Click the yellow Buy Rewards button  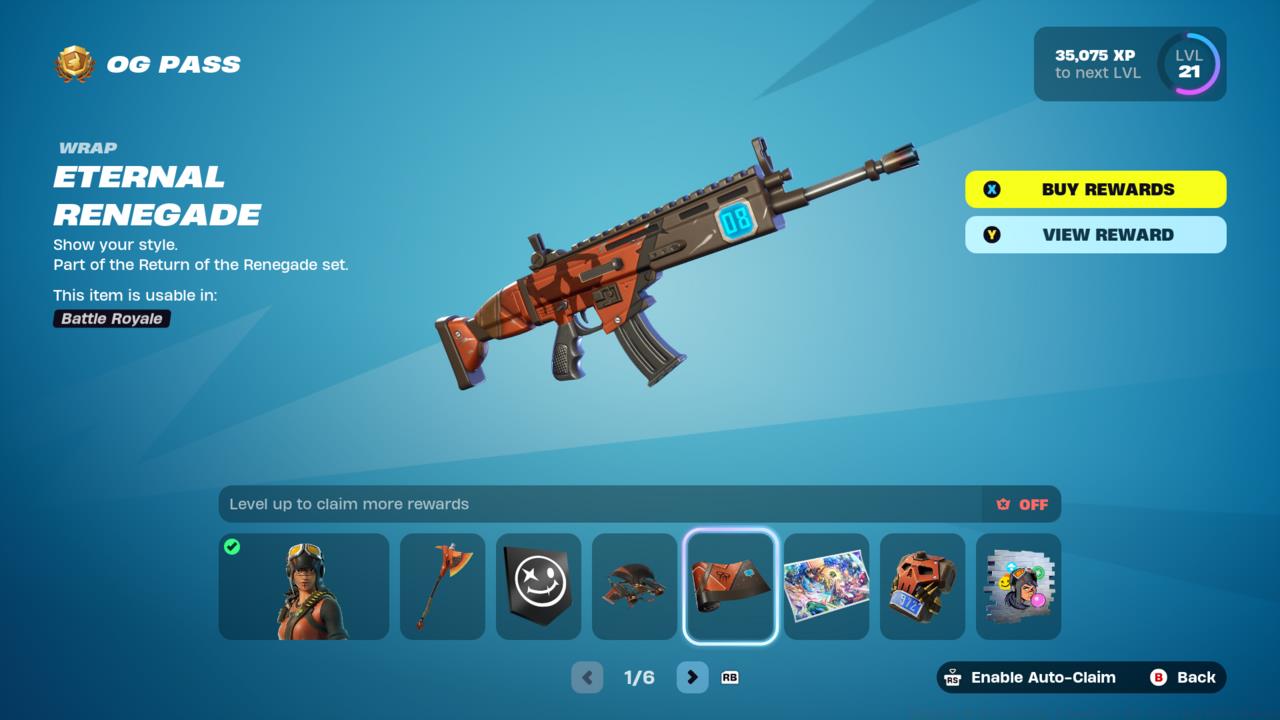tap(1095, 189)
